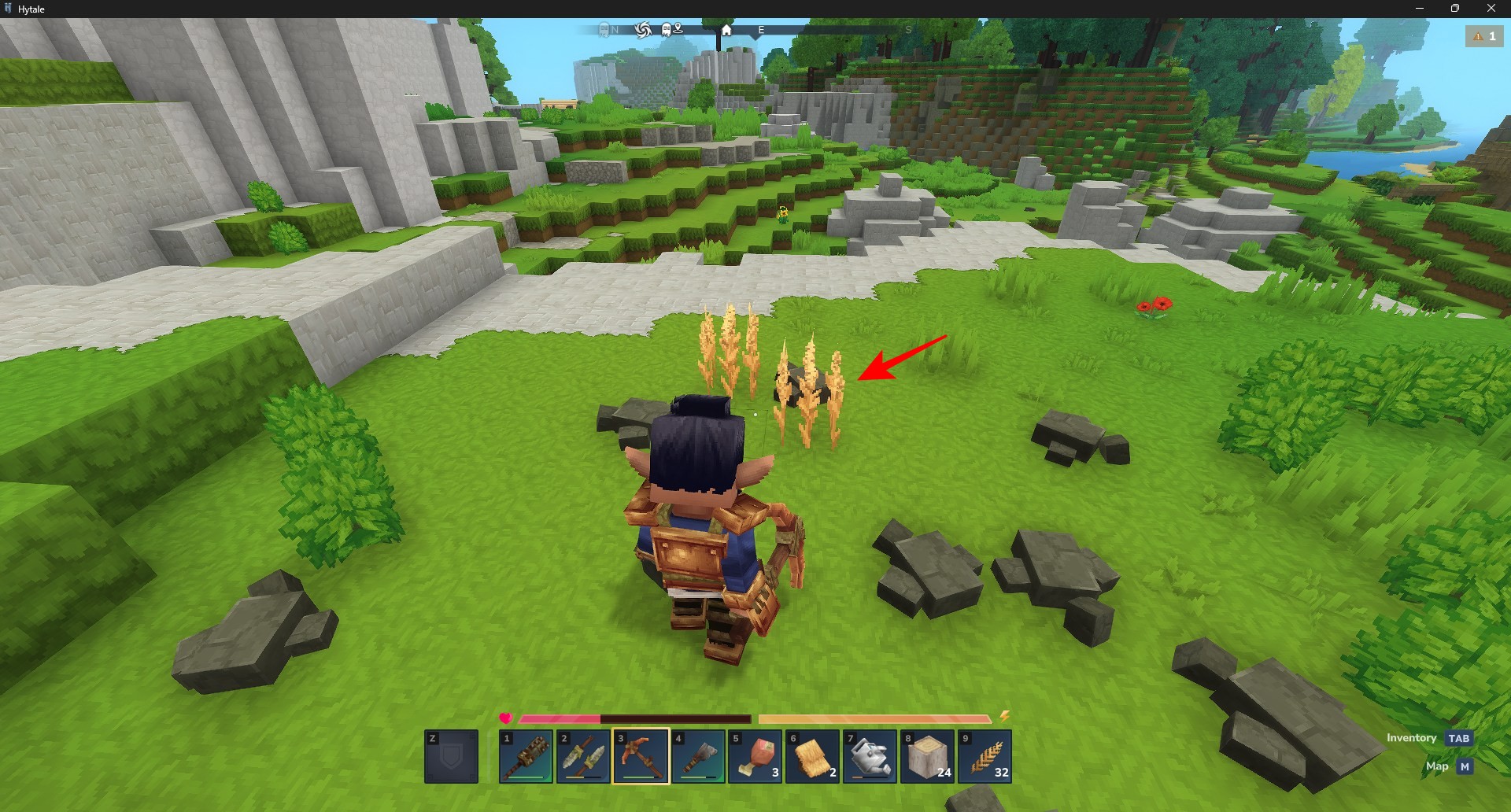Equip the twin daggers hotbar slot
This screenshot has height=812, width=1511.
point(583,756)
